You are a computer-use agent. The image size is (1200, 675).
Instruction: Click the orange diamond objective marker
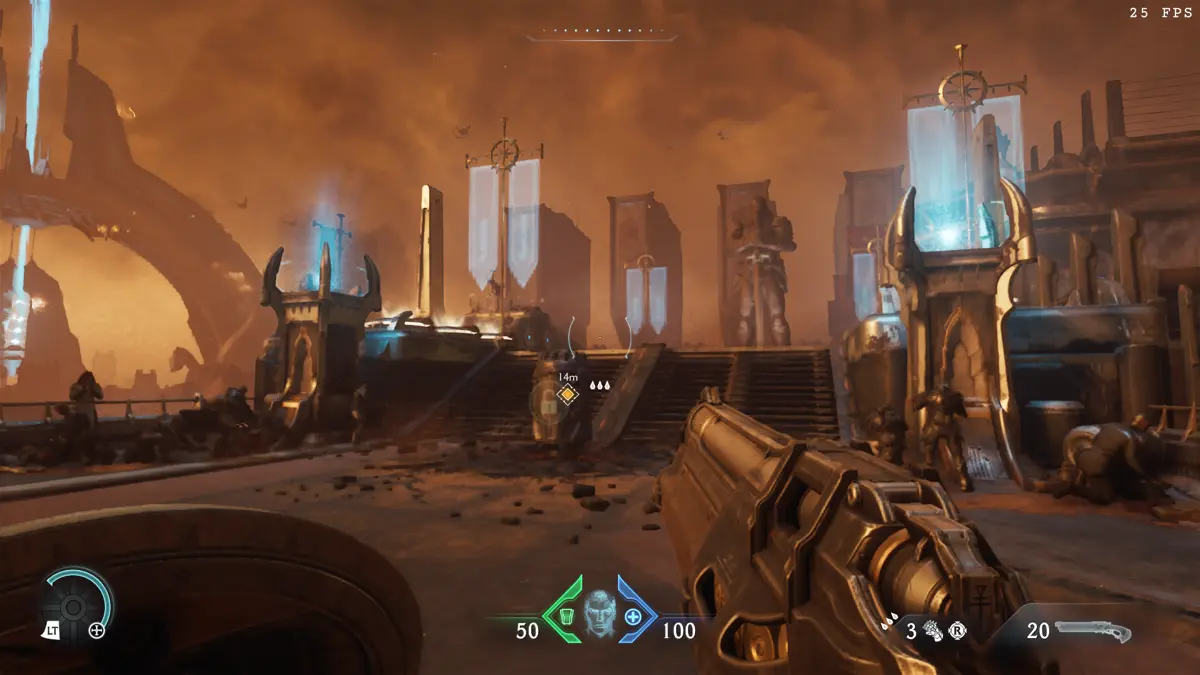pyautogui.click(x=568, y=395)
